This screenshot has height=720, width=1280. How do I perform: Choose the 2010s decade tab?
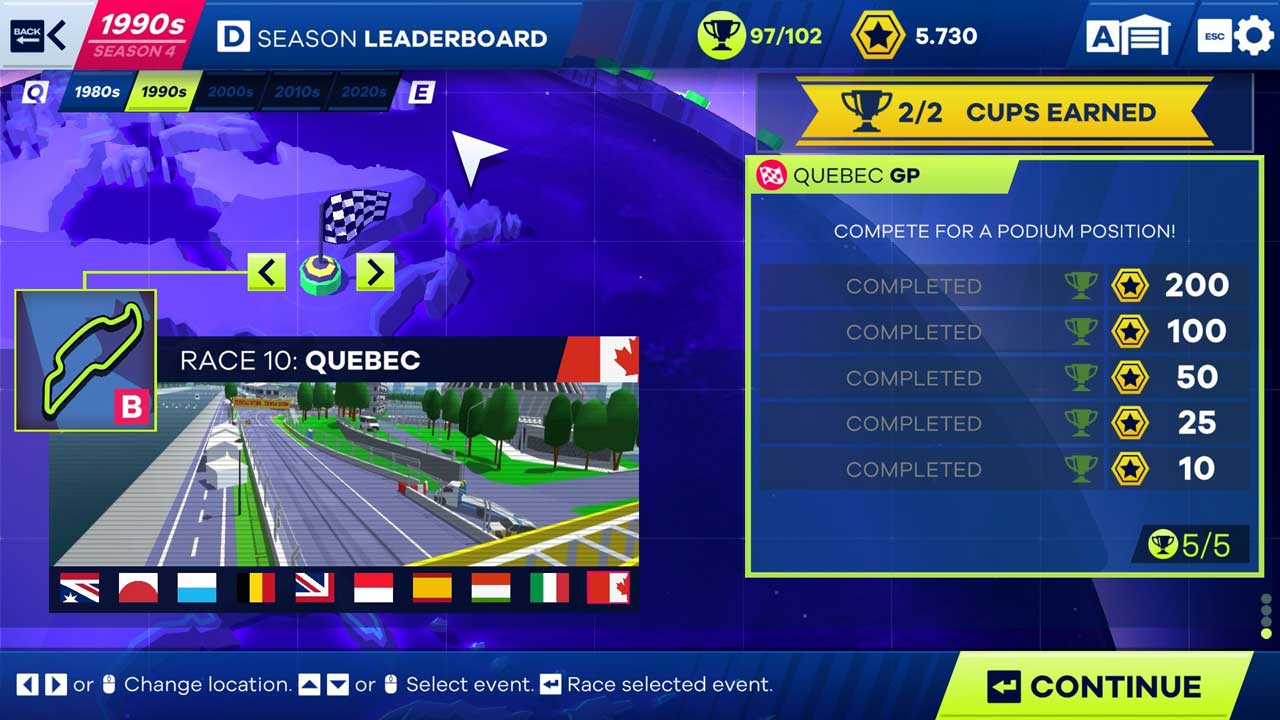297,92
